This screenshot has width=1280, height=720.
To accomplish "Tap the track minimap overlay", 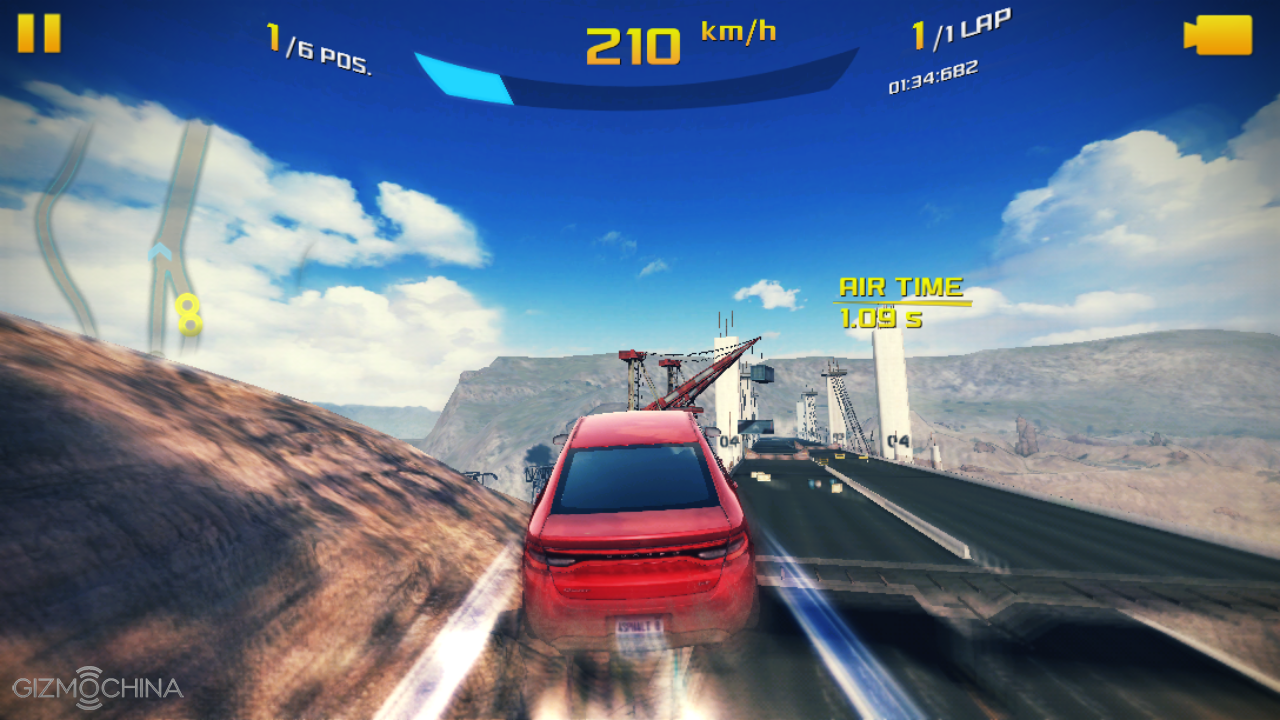I will (x=125, y=235).
